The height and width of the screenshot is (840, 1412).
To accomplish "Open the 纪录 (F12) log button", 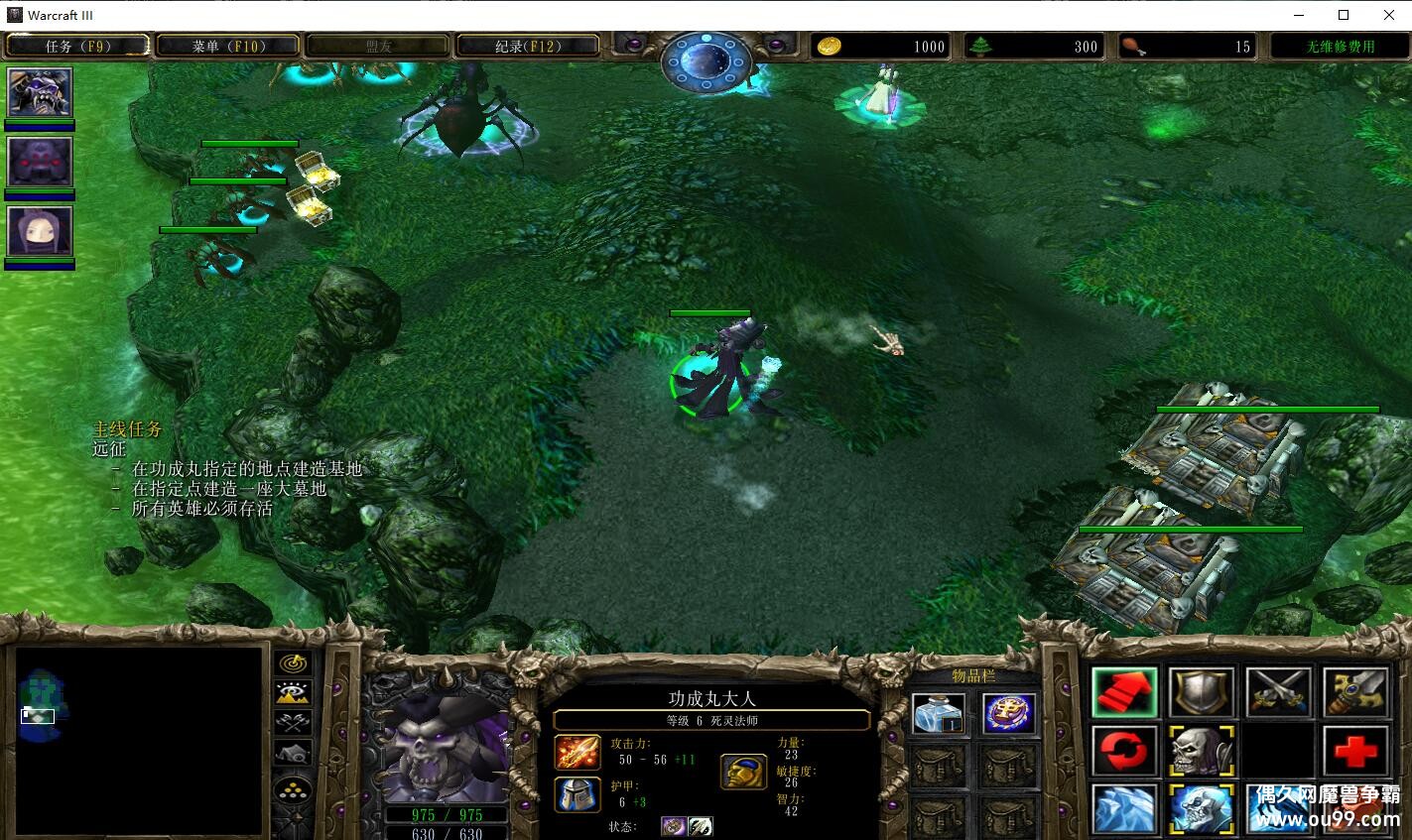I will tap(527, 46).
